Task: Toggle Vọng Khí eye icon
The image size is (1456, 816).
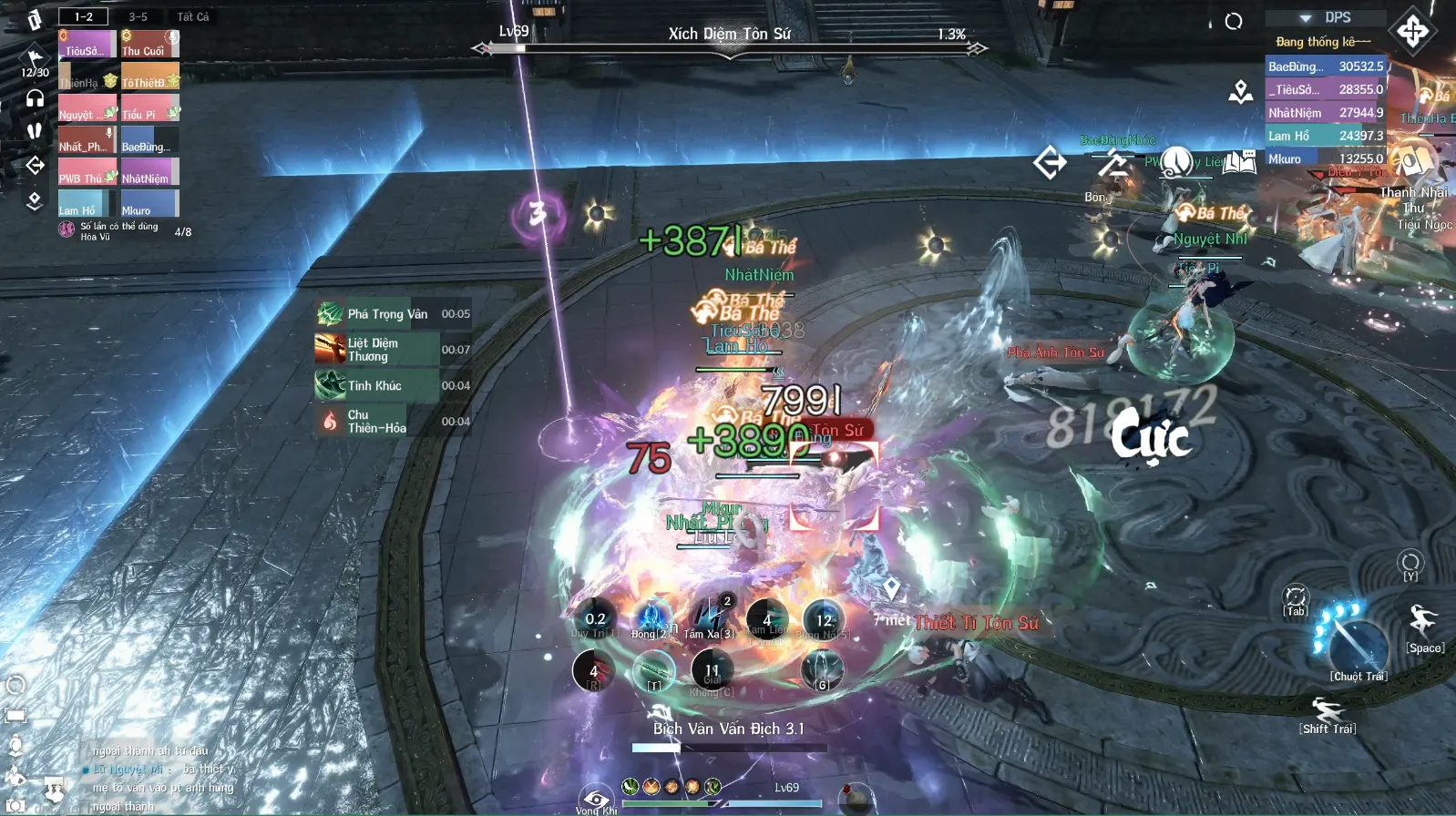Action: pyautogui.click(x=596, y=799)
